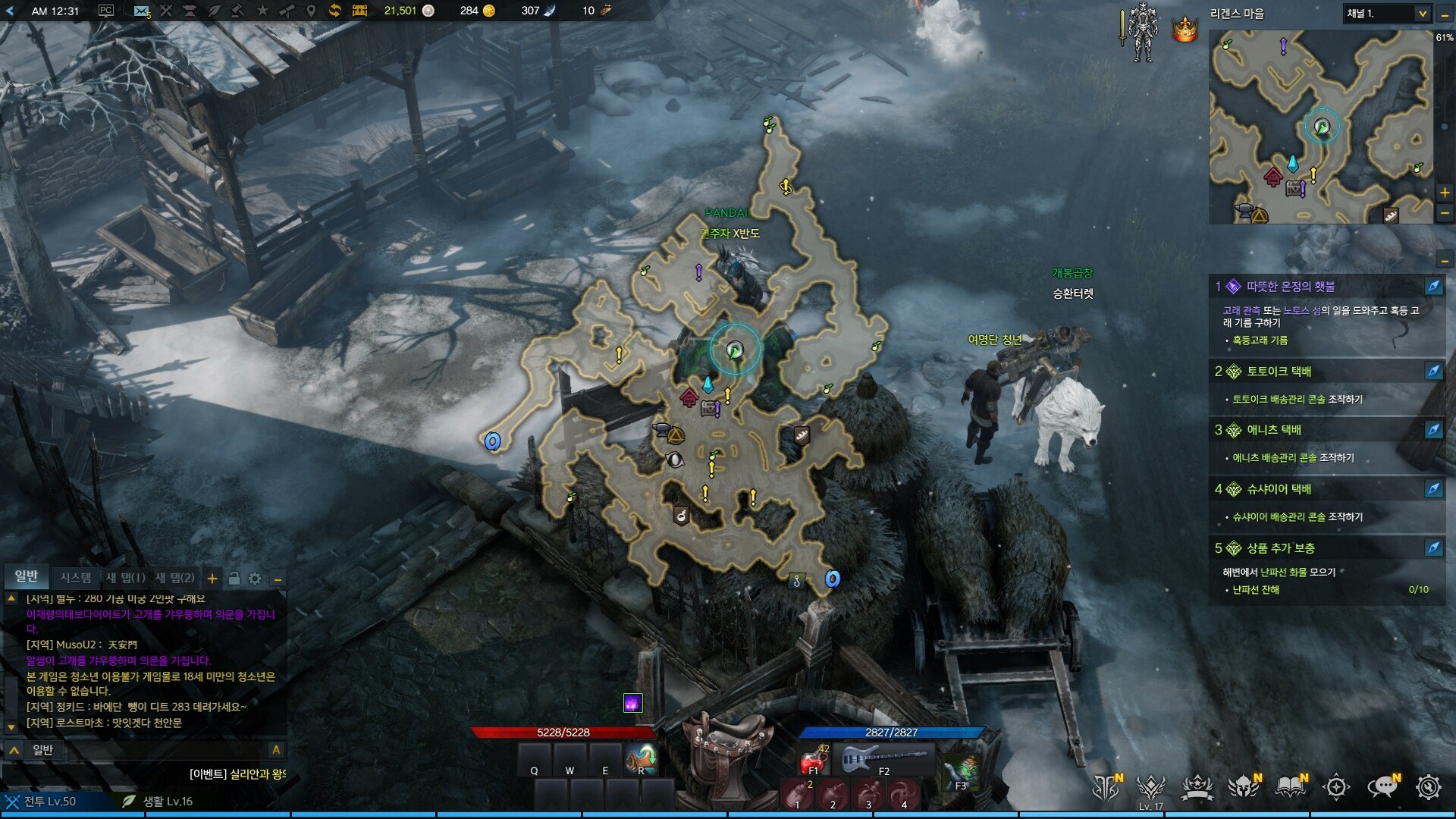Open the game settings wrench-gear icon

1429,787
